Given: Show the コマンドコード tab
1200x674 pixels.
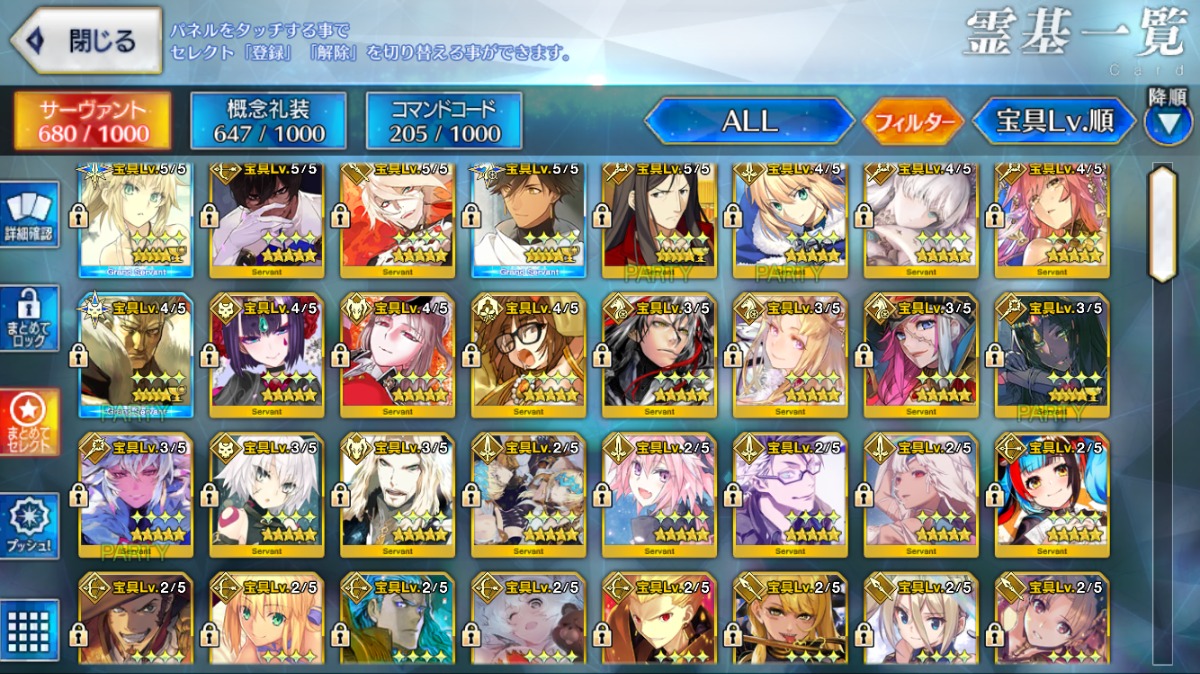Looking at the screenshot, I should pos(444,122).
